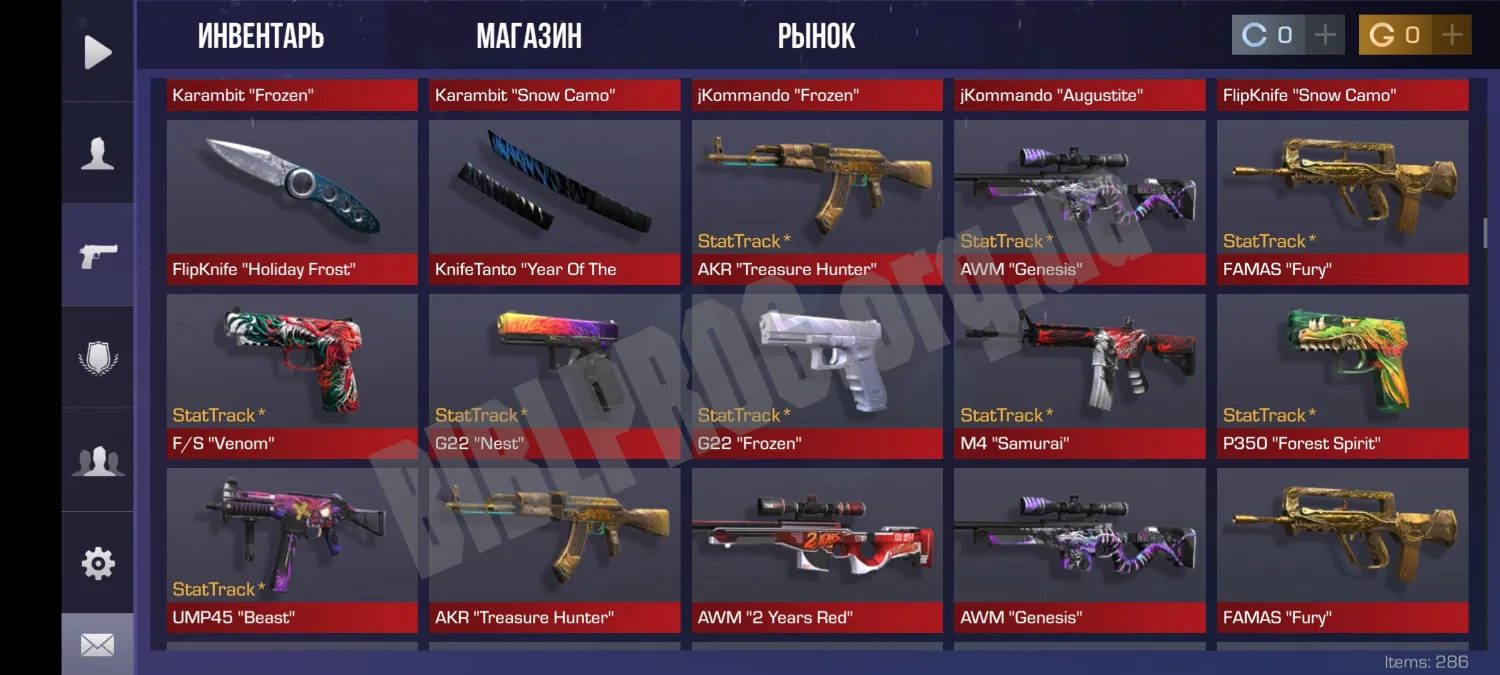Go to the РЫНОК tab
This screenshot has height=675, width=1500.
point(816,37)
